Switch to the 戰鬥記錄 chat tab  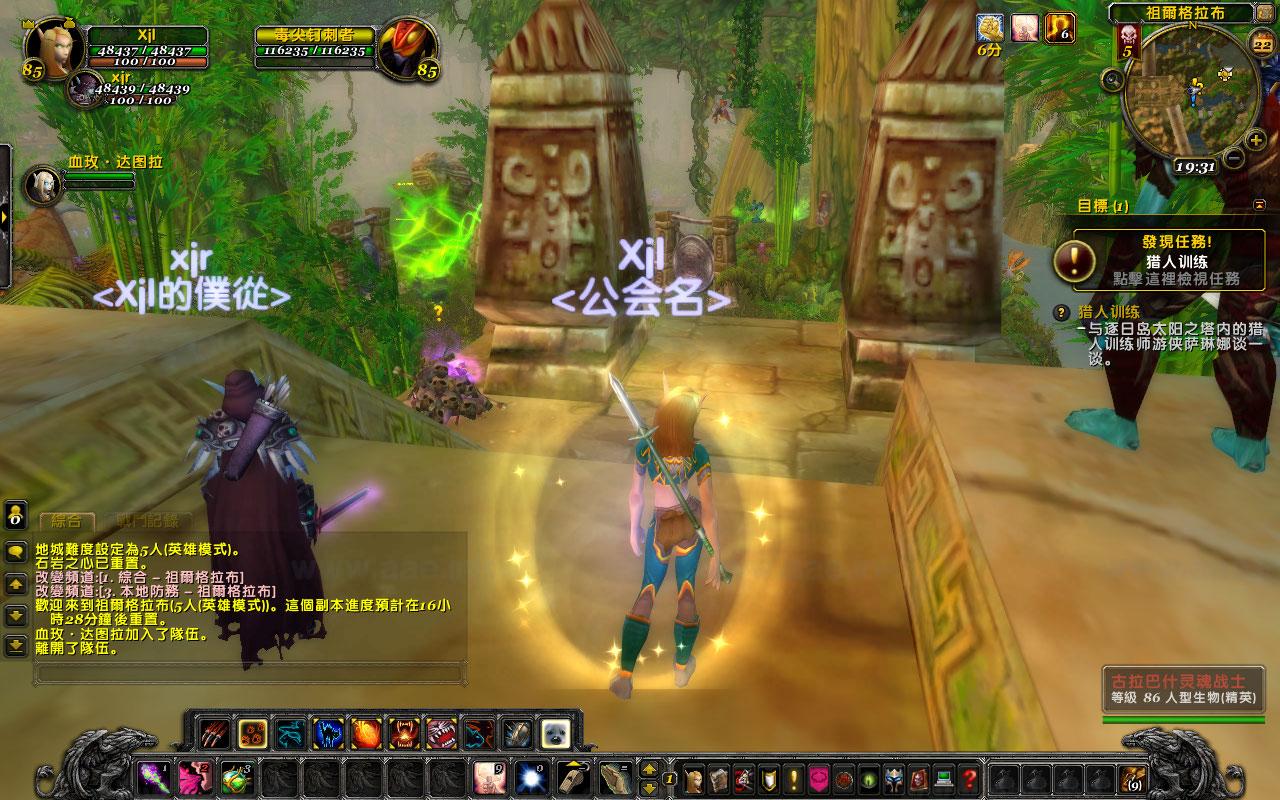tap(146, 521)
